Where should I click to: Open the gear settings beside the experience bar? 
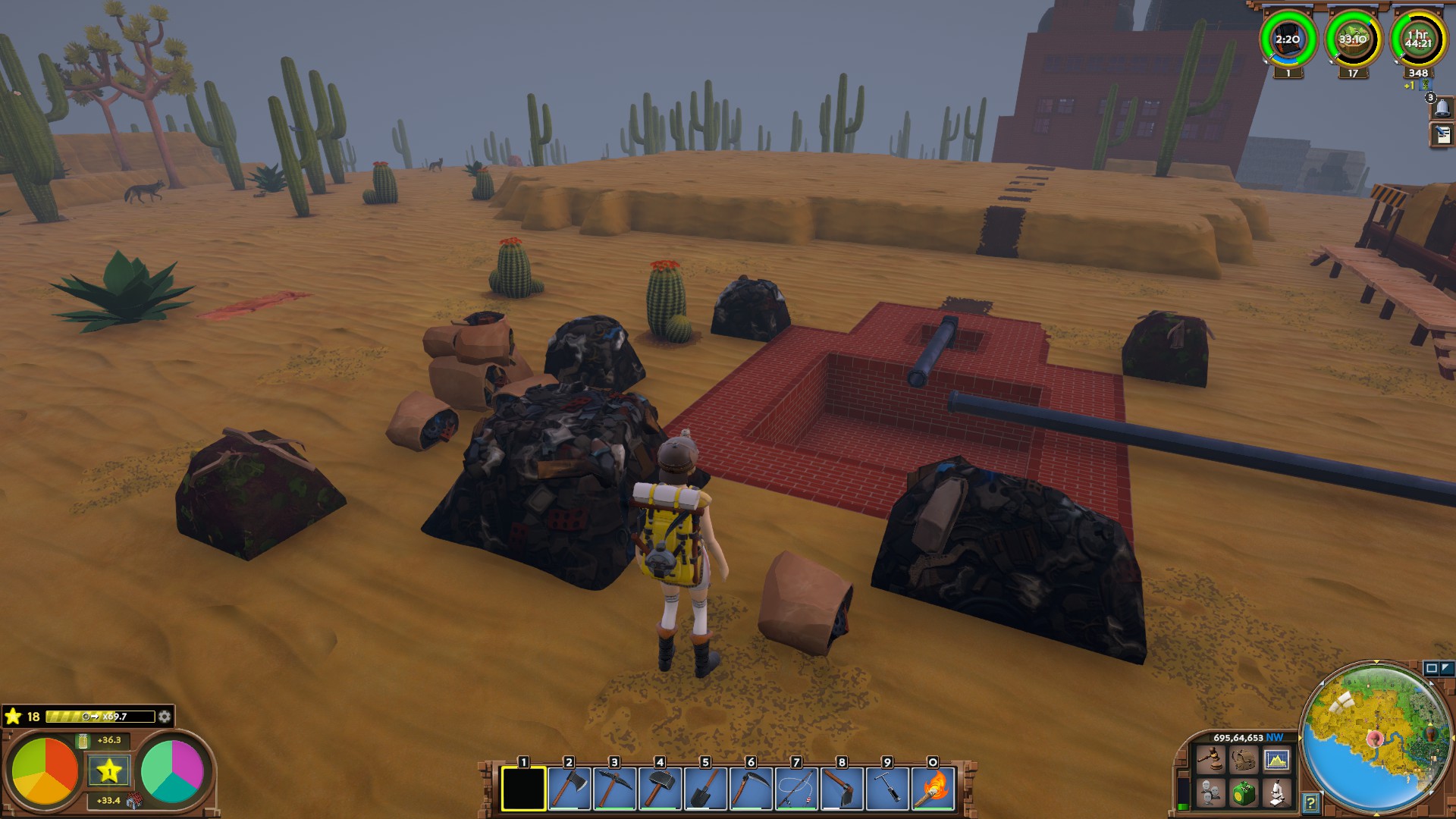coord(165,717)
